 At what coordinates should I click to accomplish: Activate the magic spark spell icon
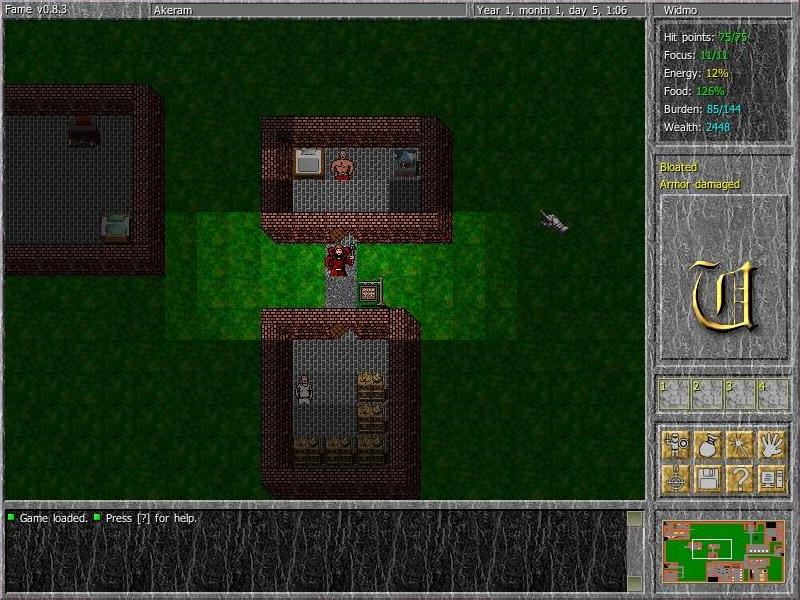click(739, 445)
